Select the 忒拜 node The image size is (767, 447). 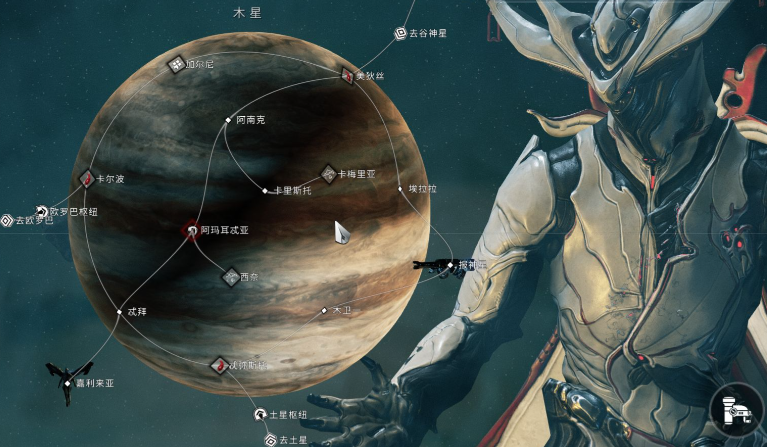(x=118, y=312)
